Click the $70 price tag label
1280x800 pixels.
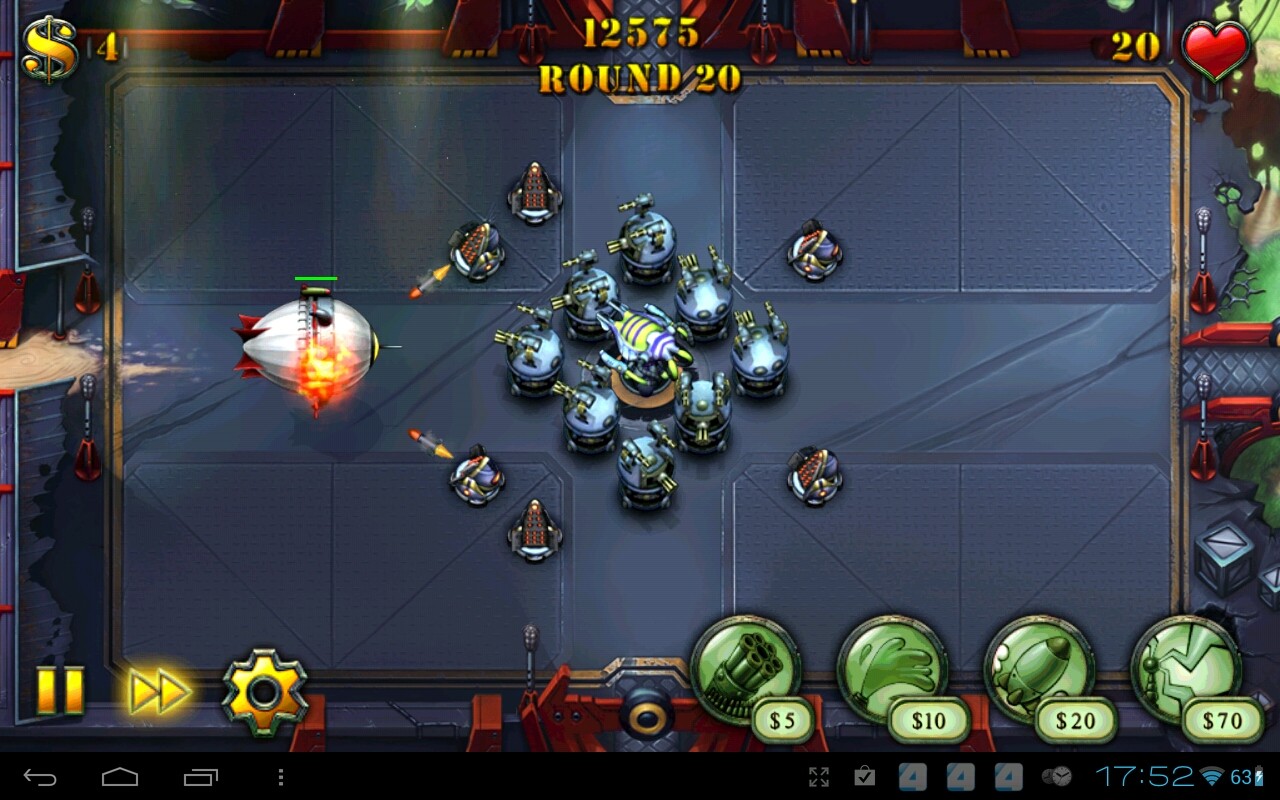(x=1220, y=722)
